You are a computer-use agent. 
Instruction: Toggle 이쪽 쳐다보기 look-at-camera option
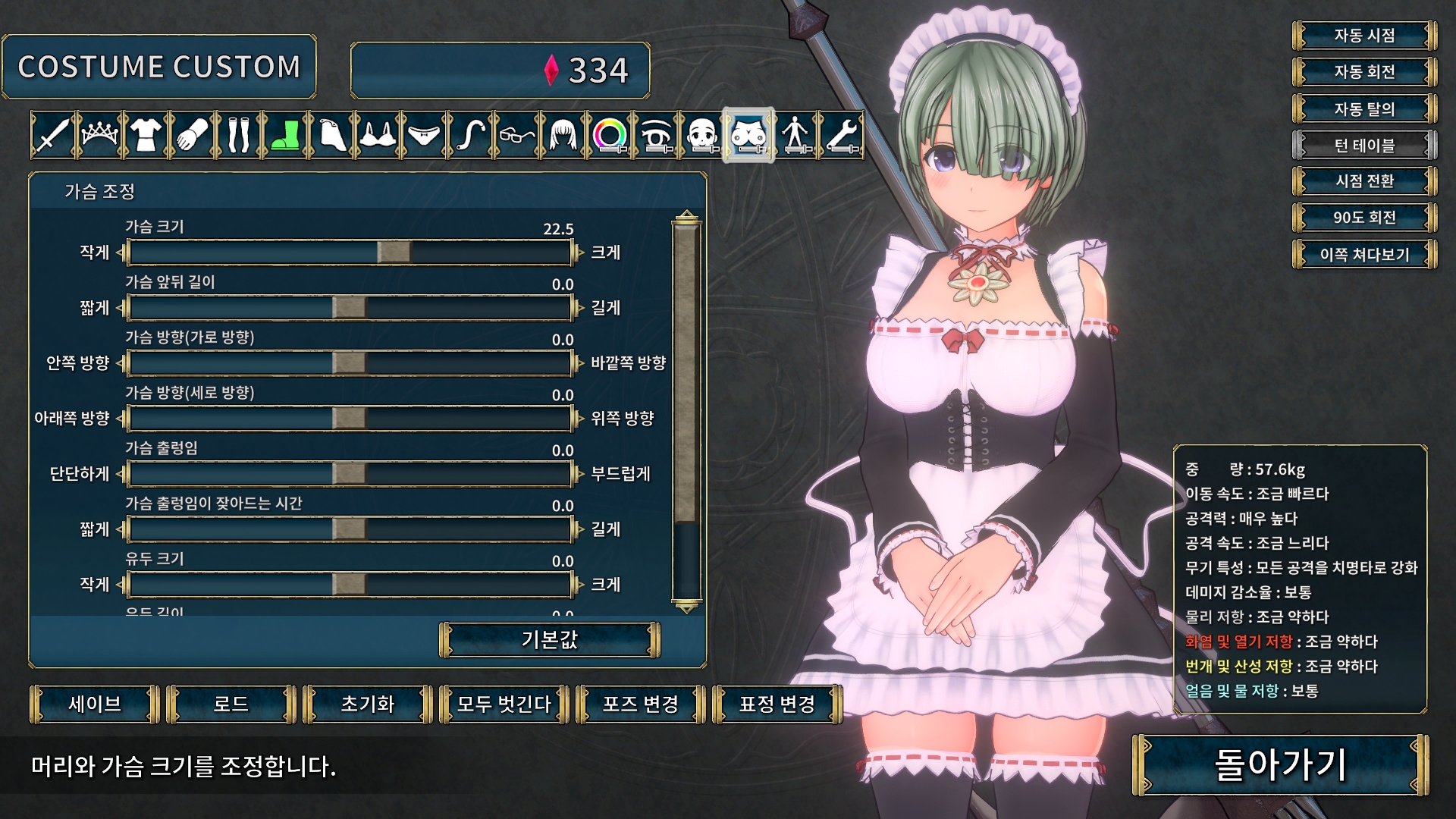pyautogui.click(x=1364, y=255)
